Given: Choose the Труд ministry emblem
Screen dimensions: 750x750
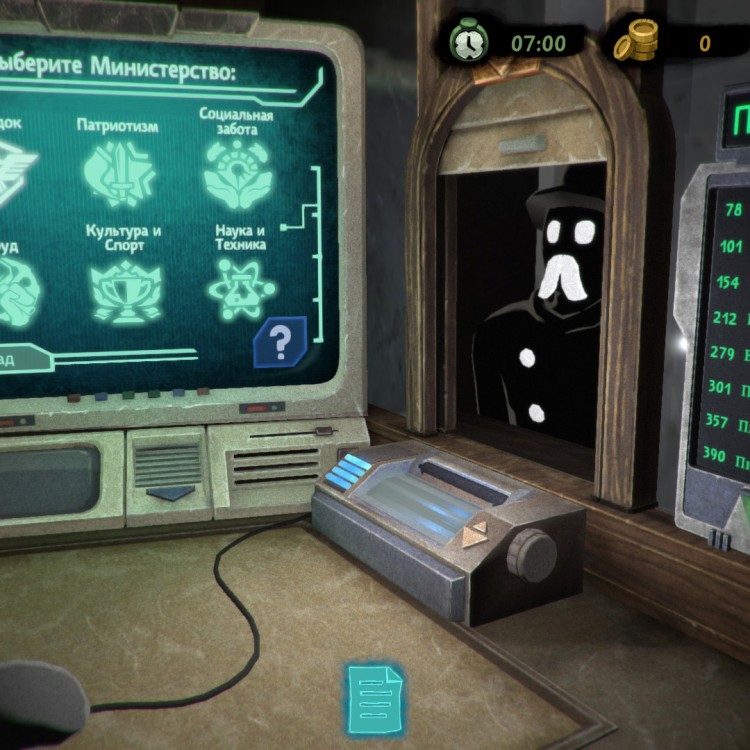Looking at the screenshot, I should (15, 290).
